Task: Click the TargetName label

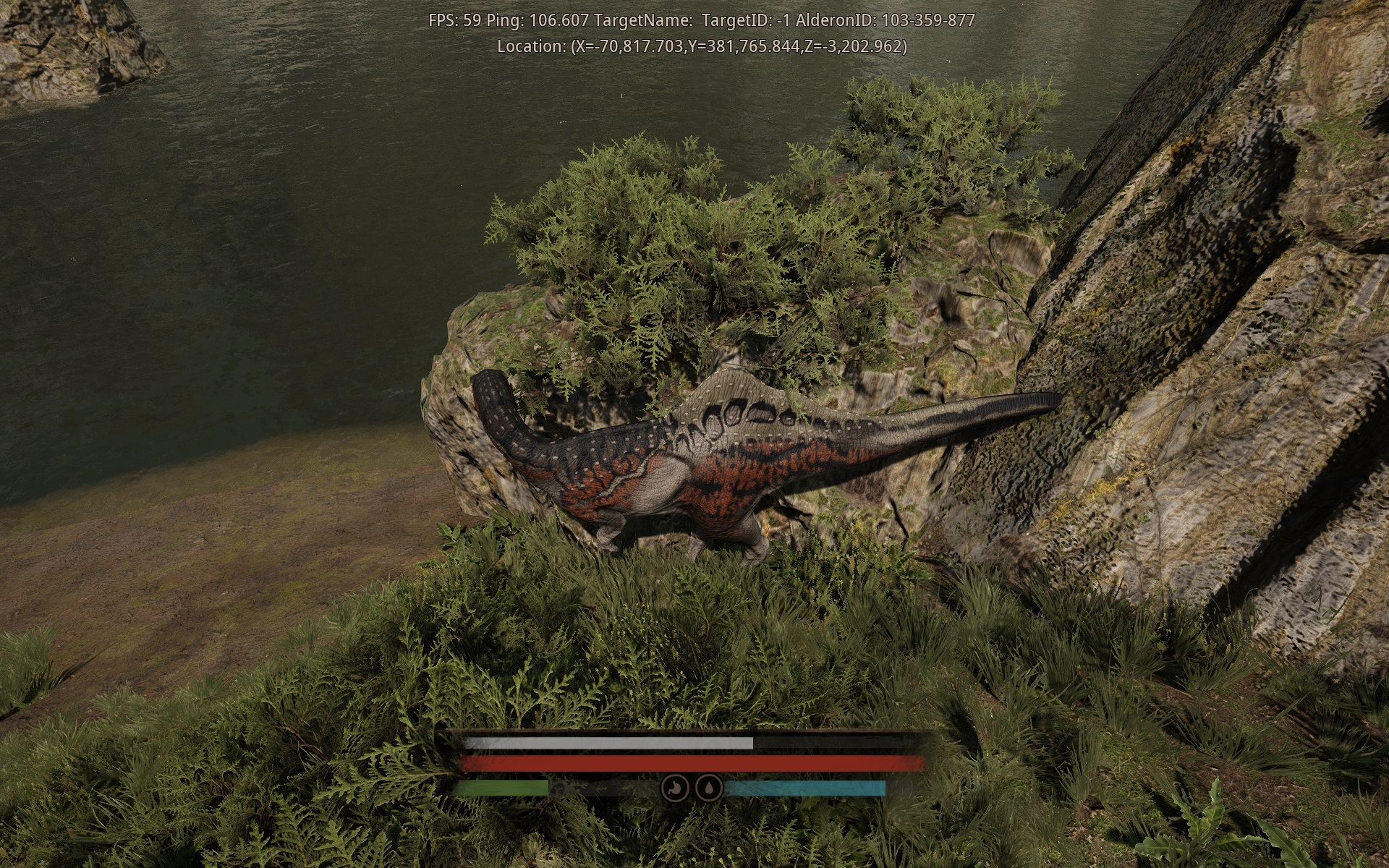Action: 644,21
